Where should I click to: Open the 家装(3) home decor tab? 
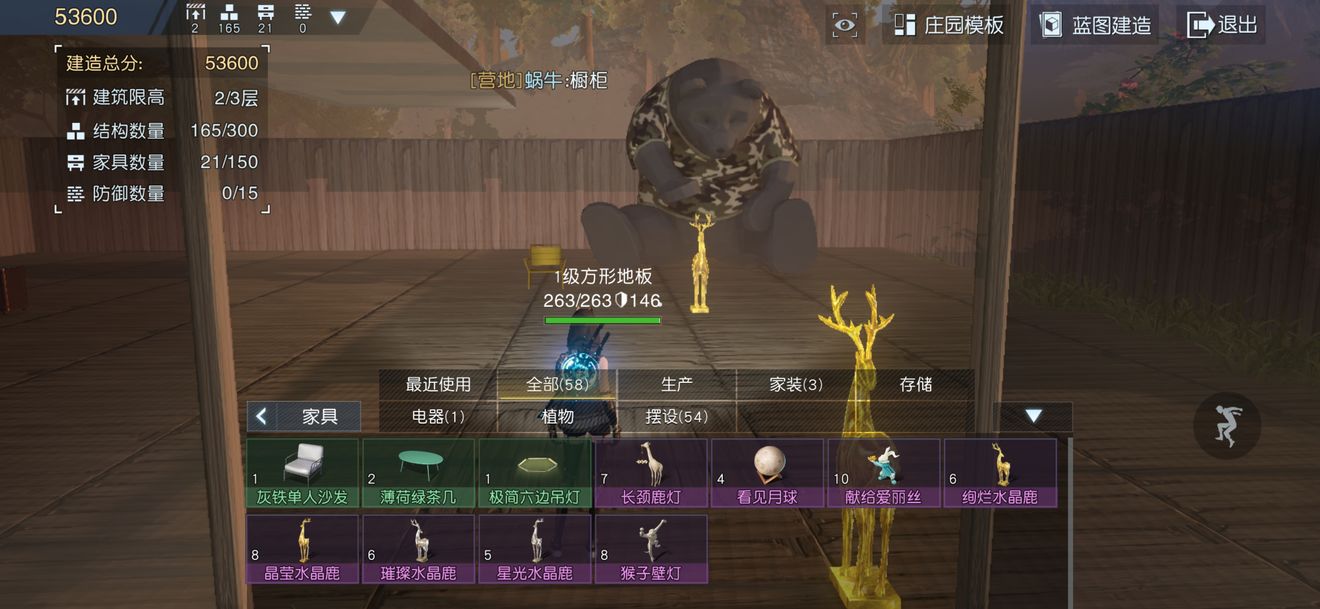796,384
